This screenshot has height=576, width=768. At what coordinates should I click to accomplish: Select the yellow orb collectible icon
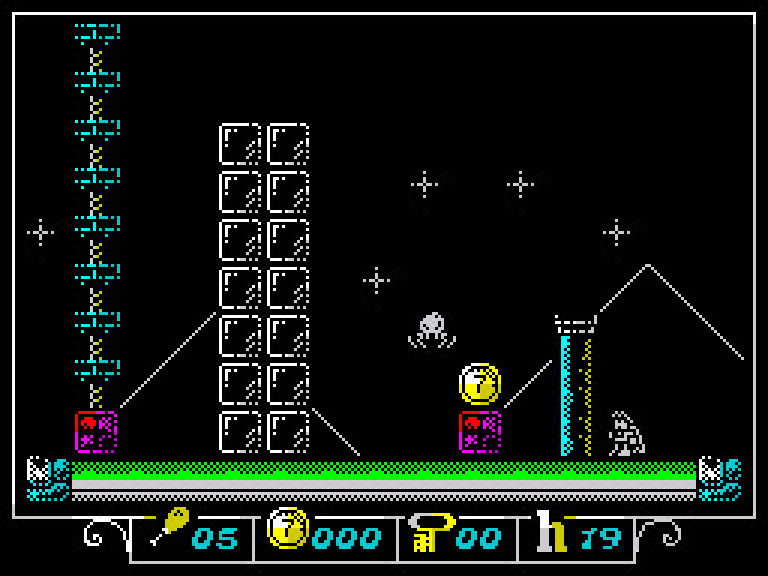287,529
